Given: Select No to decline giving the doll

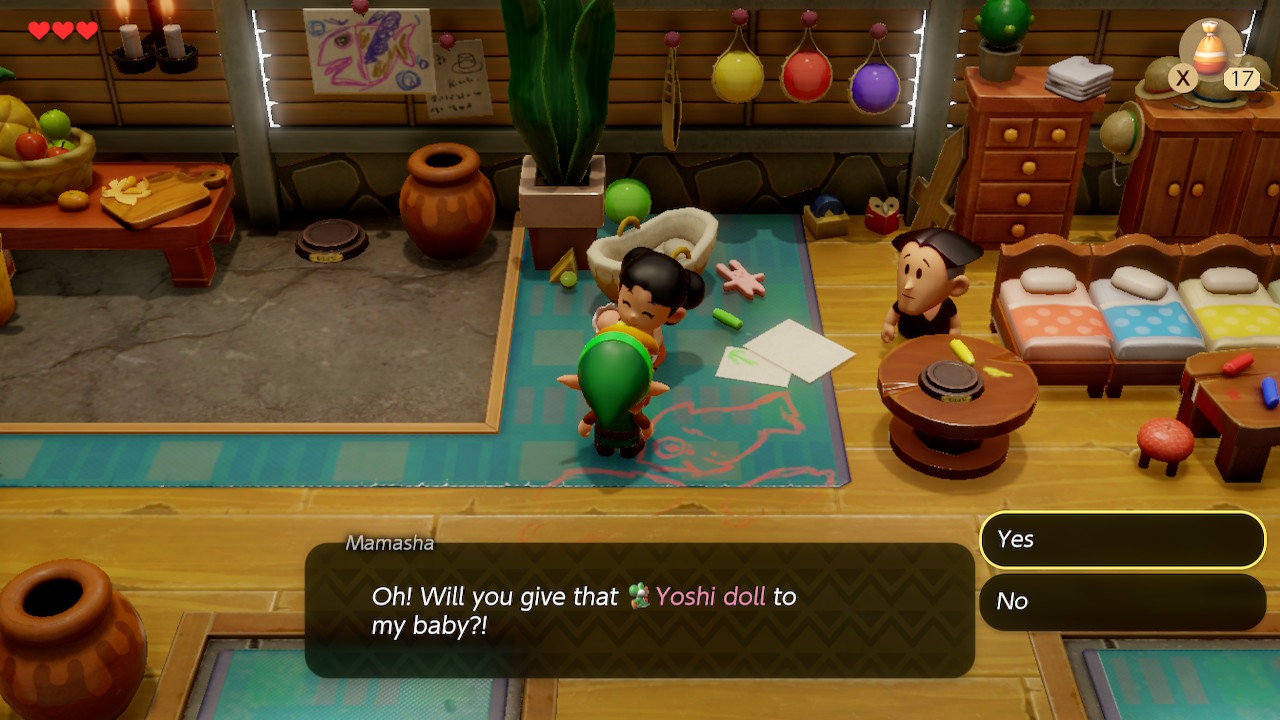Looking at the screenshot, I should [1122, 601].
